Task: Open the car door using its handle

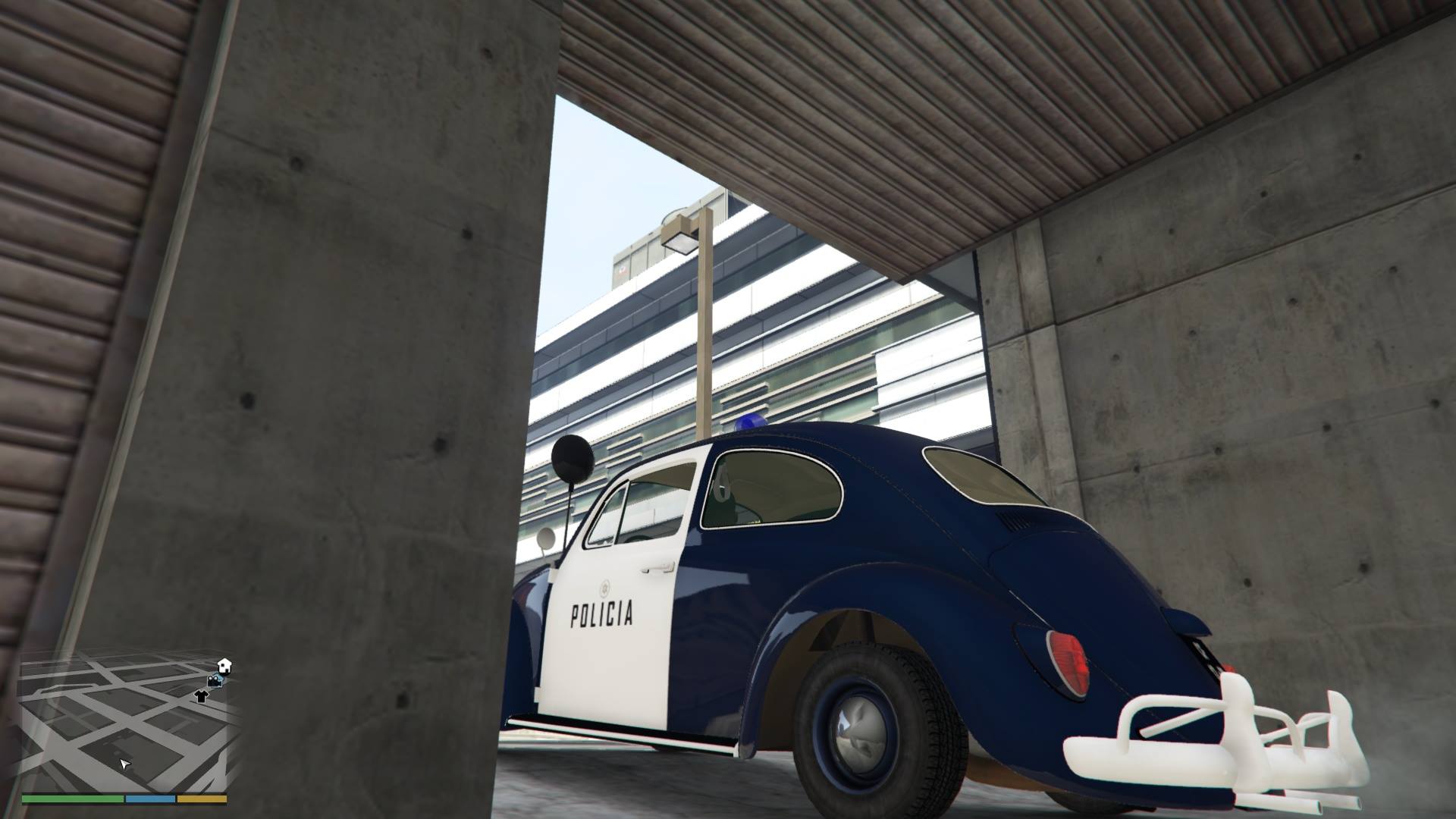Action: pyautogui.click(x=657, y=569)
